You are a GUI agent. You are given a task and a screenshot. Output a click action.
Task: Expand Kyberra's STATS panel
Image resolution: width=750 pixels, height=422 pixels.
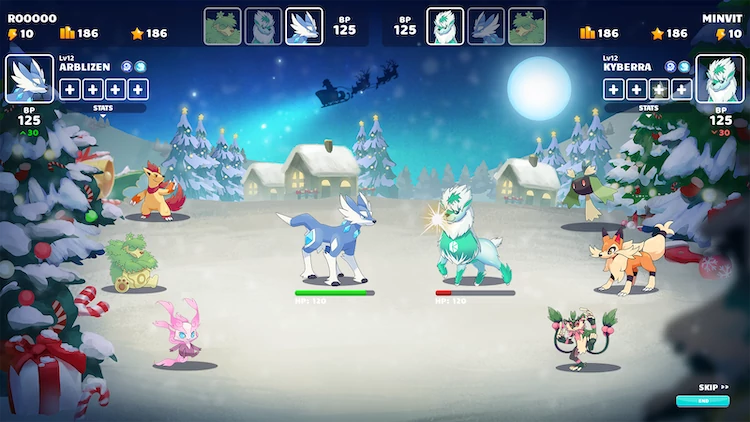(648, 108)
